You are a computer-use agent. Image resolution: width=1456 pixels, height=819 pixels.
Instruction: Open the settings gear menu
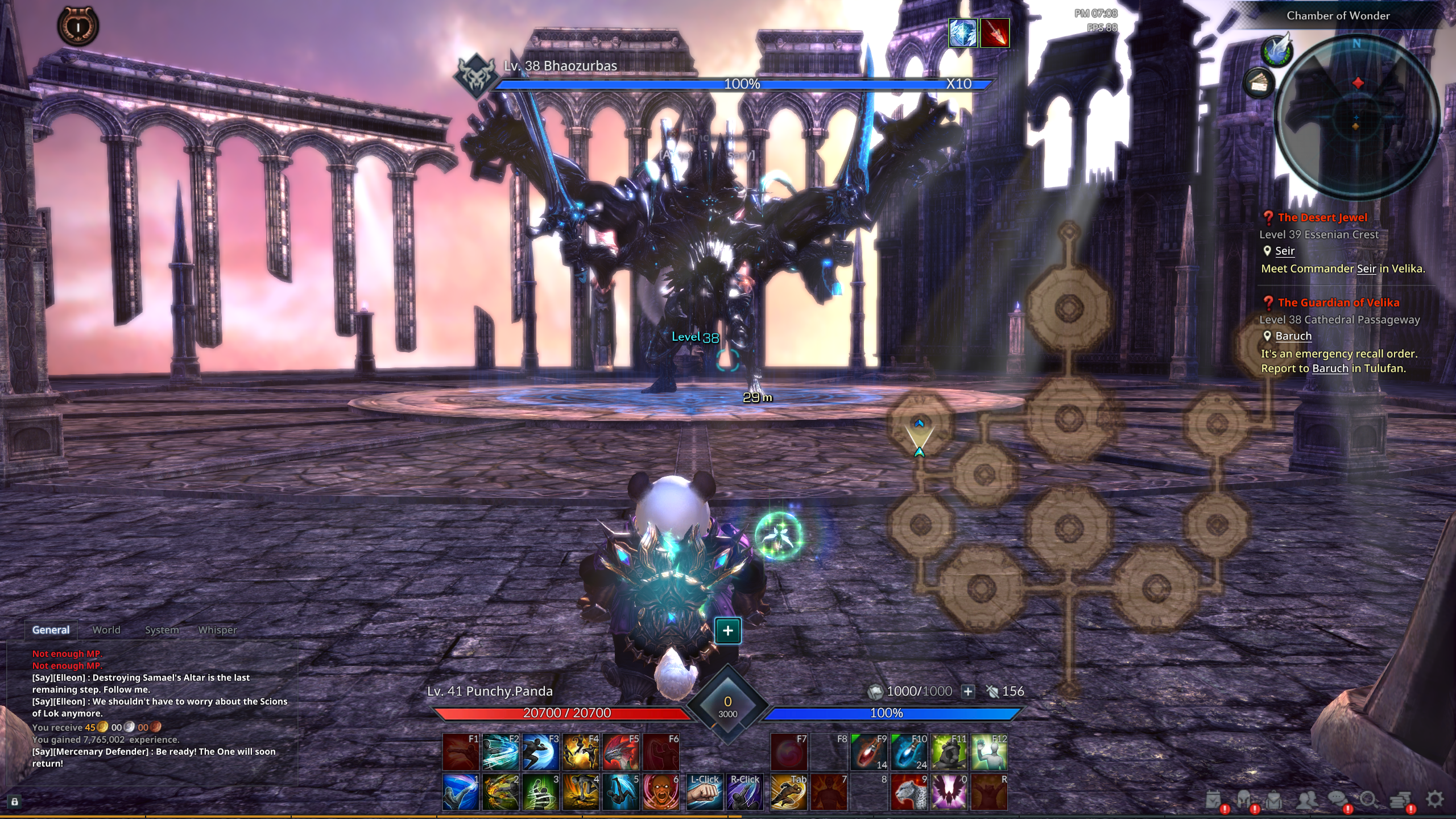click(1435, 799)
